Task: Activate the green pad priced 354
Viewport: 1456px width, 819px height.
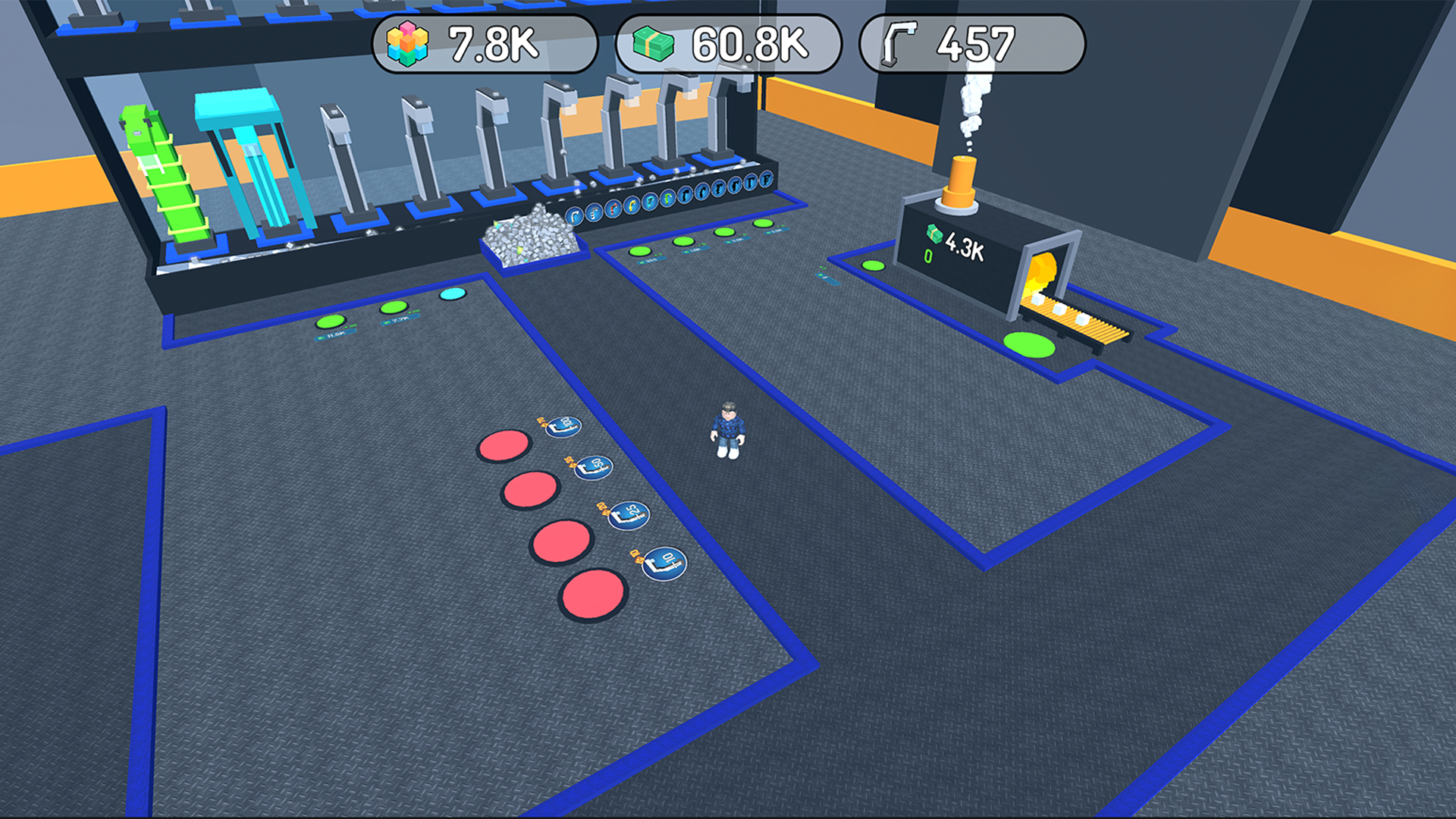Action: (x=639, y=252)
